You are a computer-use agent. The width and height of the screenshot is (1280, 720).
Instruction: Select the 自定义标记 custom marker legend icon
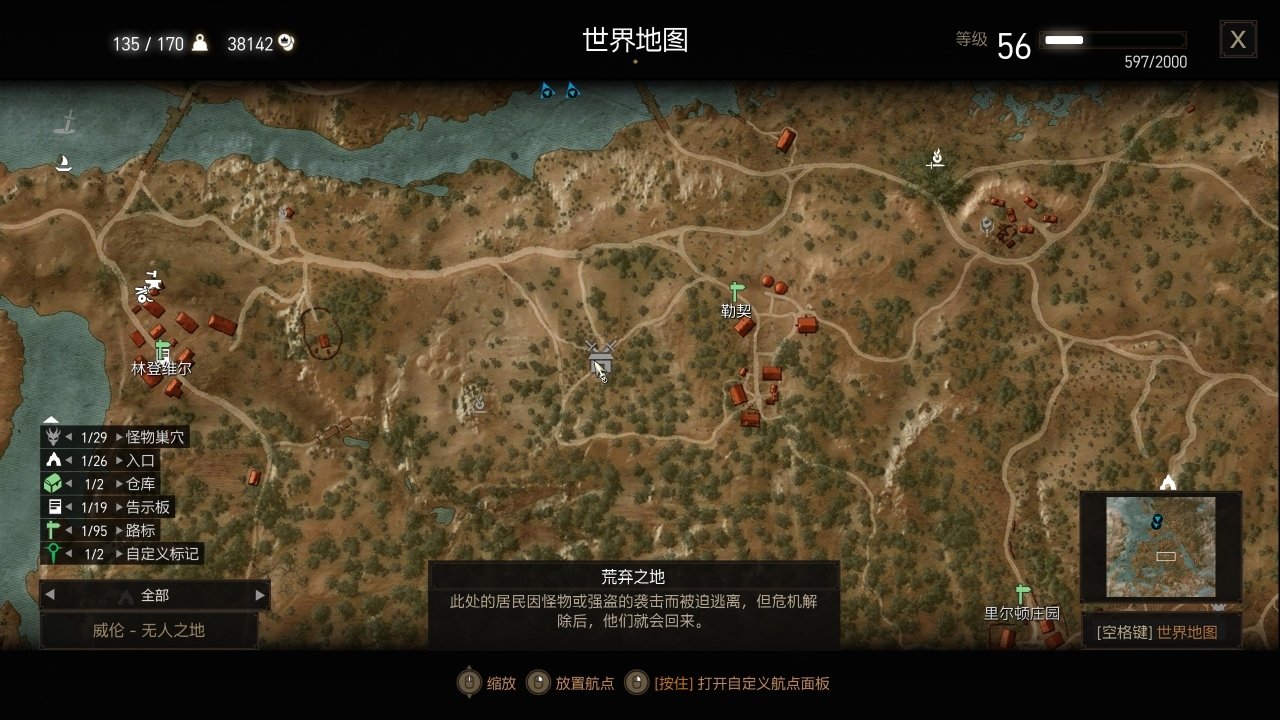pyautogui.click(x=52, y=554)
